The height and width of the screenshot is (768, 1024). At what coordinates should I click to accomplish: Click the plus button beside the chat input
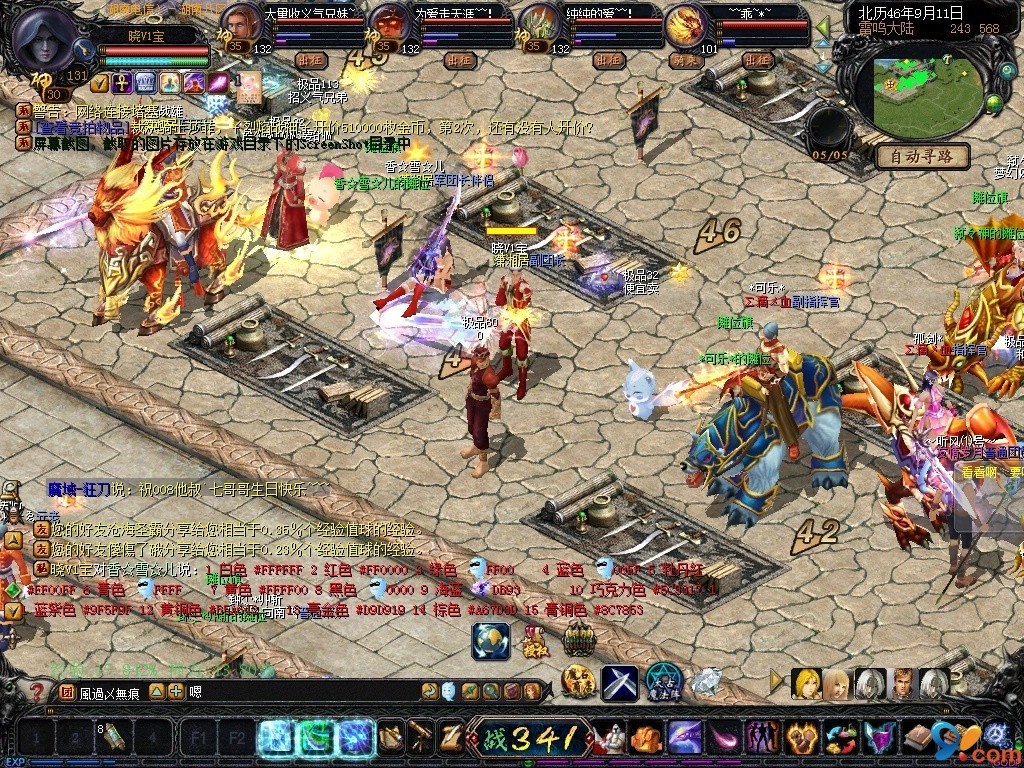point(176,691)
